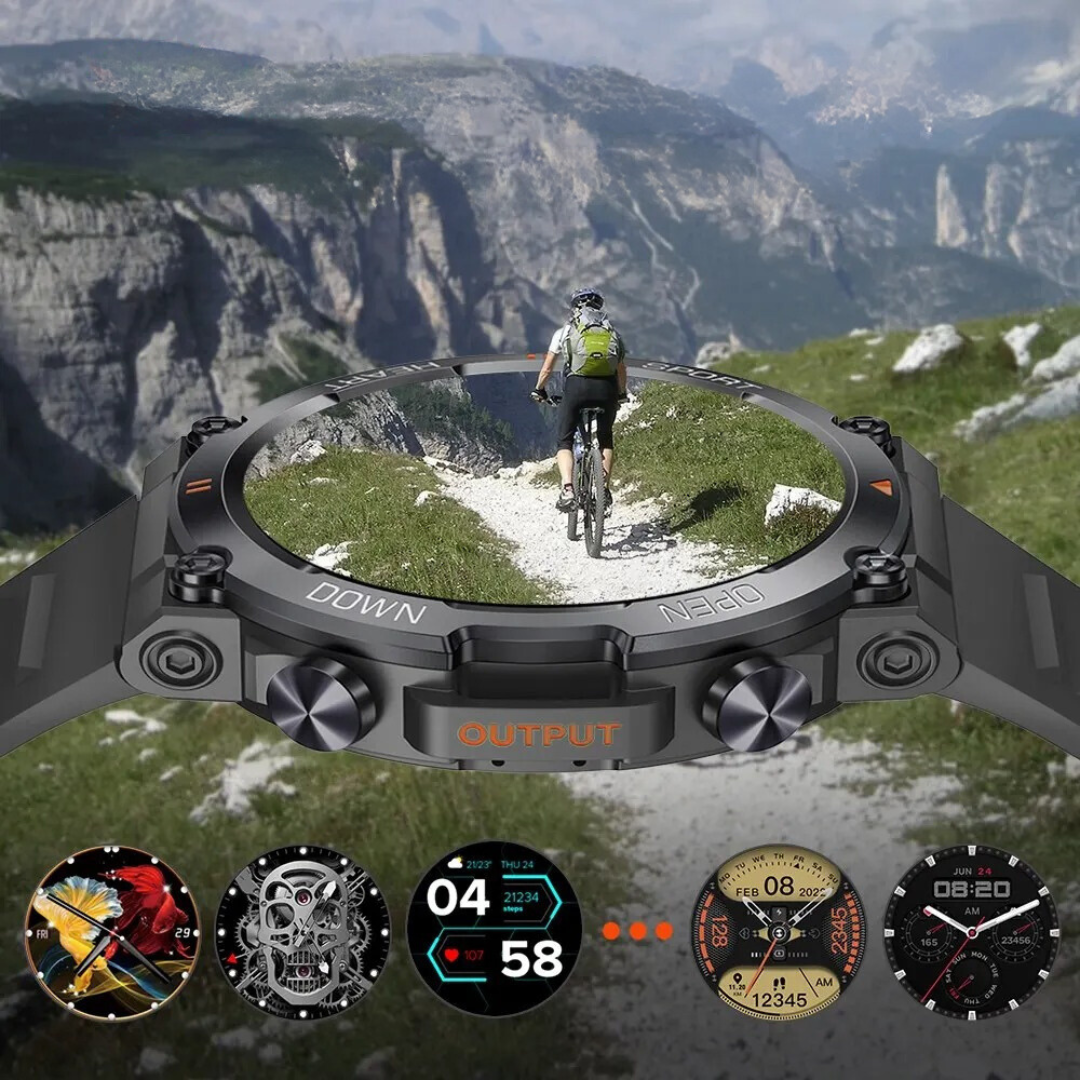
Task: Choose the black 08:20 chronograph watch face
Action: pyautogui.click(x=971, y=932)
